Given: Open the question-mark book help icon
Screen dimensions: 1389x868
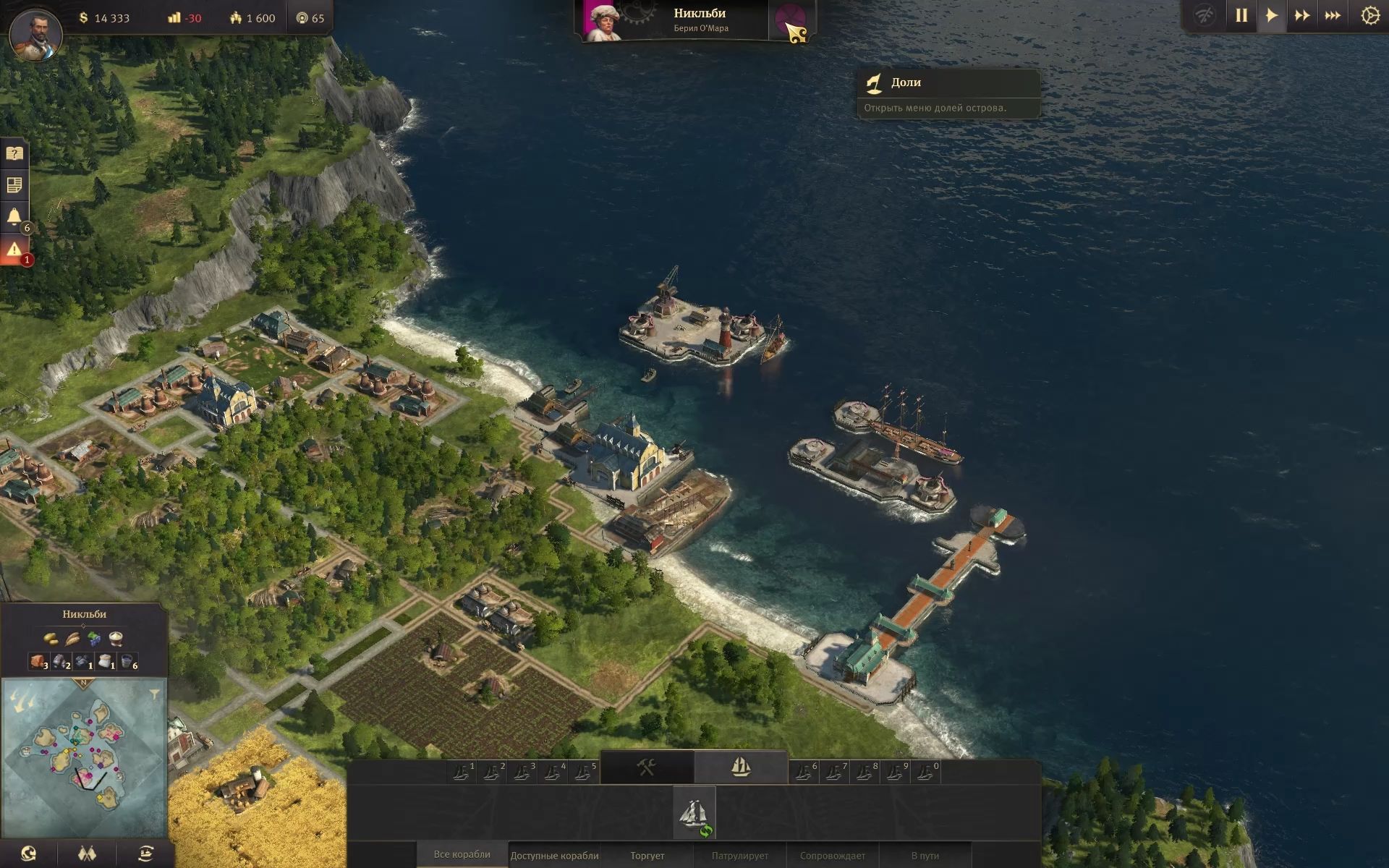Looking at the screenshot, I should pyautogui.click(x=14, y=153).
